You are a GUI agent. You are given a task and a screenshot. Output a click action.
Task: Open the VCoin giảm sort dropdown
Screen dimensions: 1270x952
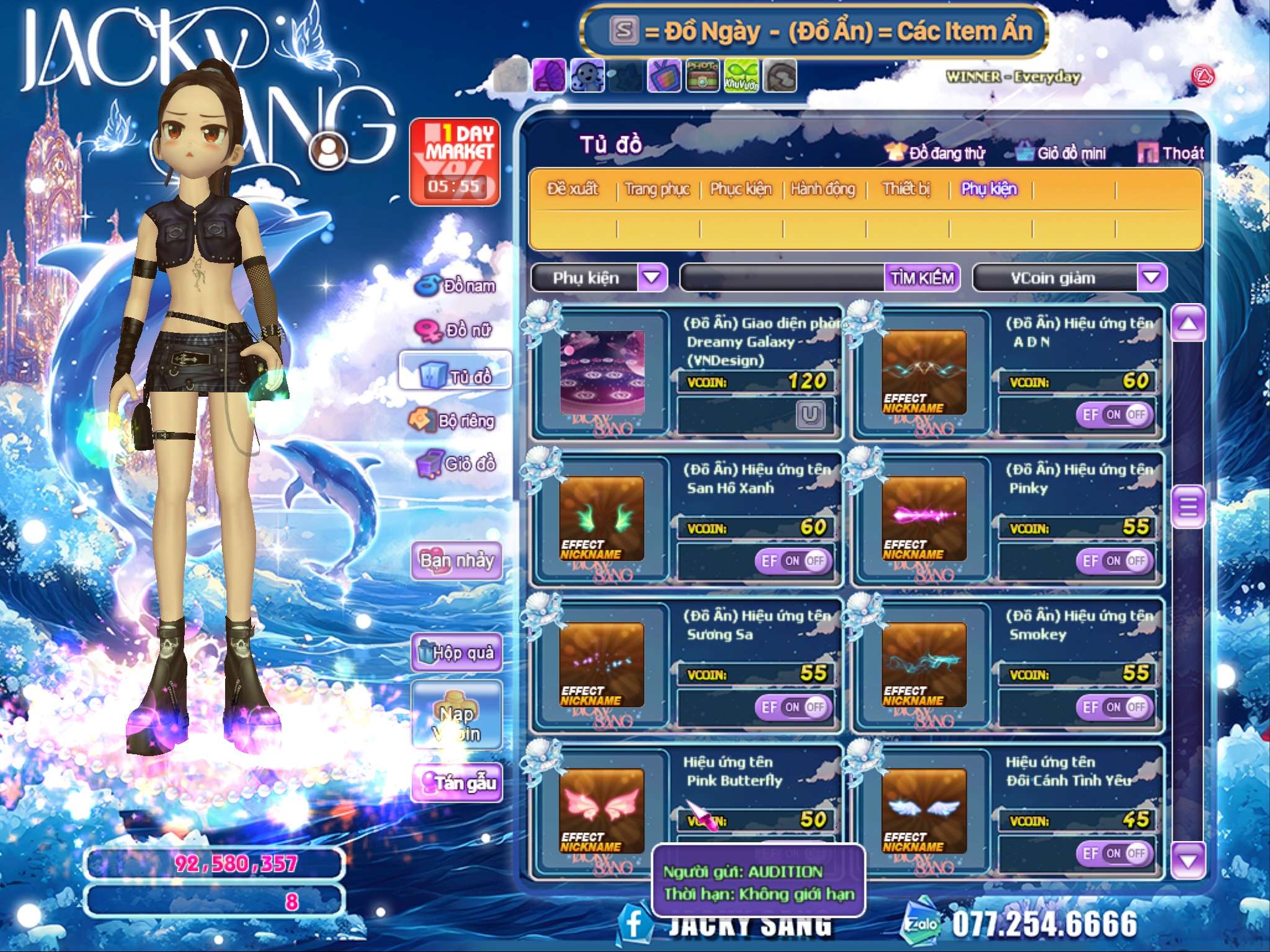(1151, 277)
